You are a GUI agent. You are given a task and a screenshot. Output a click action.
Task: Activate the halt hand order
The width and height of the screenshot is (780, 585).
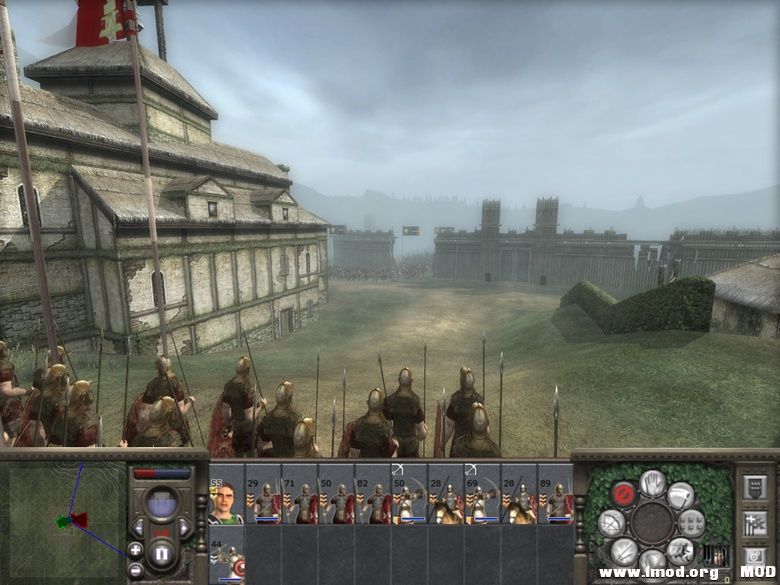point(652,484)
